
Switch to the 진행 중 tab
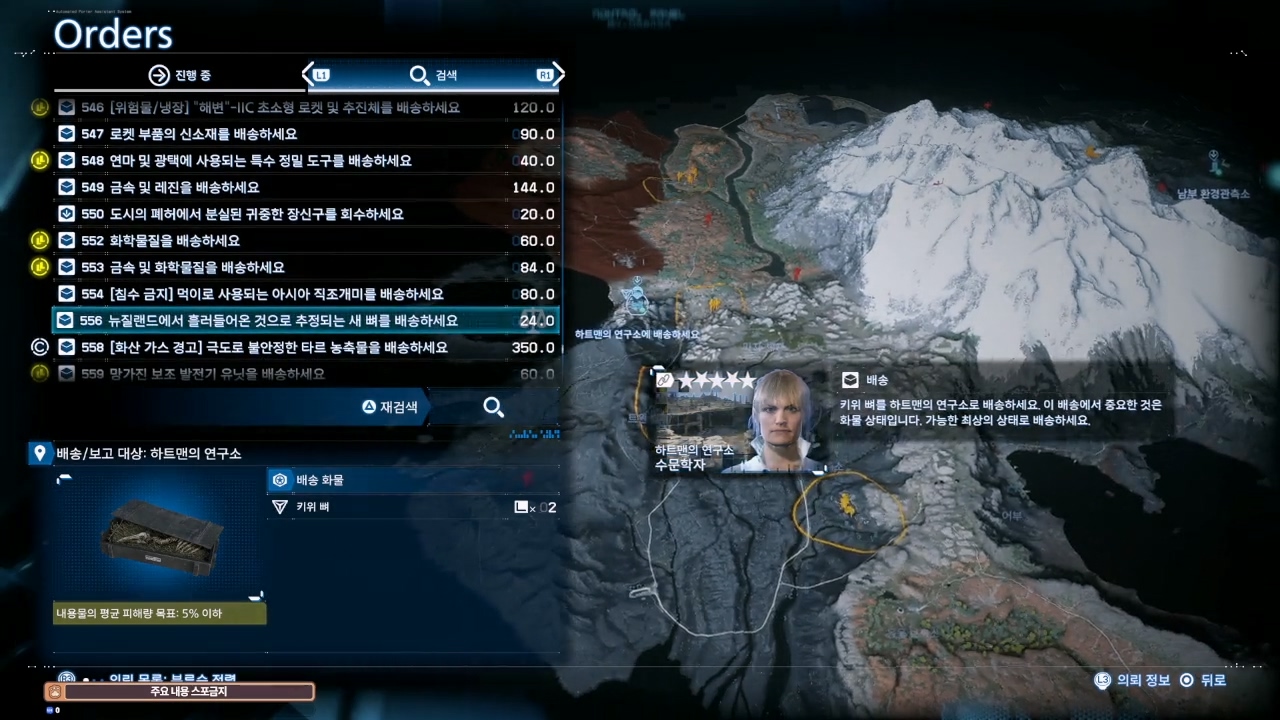coord(180,75)
